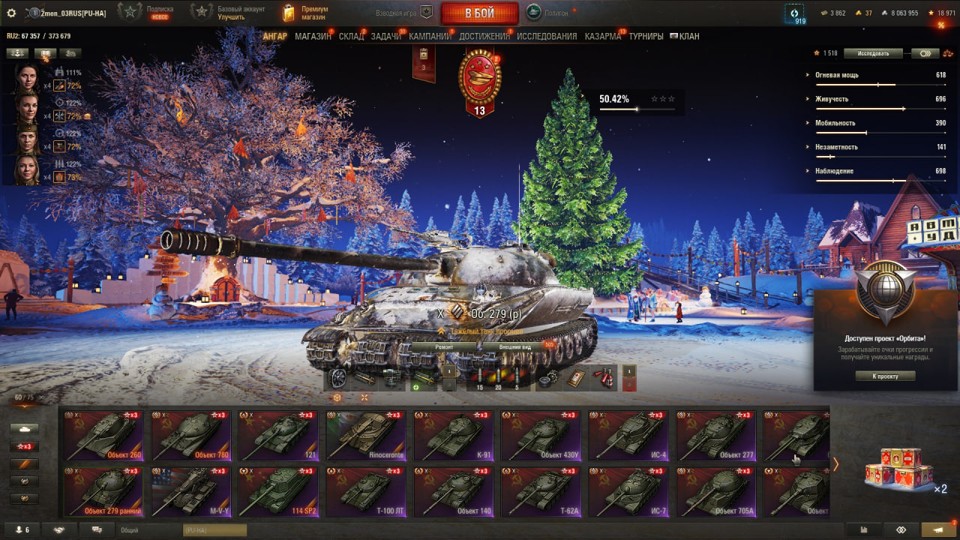Pick the Объект 705А tank

pyautogui.click(x=717, y=492)
